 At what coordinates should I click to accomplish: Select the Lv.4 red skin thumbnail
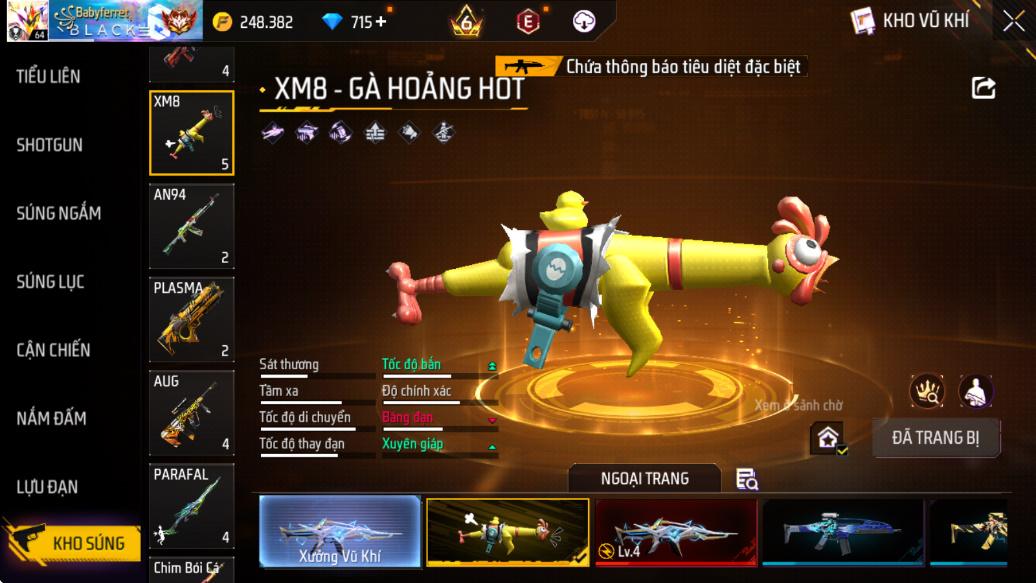[x=675, y=532]
